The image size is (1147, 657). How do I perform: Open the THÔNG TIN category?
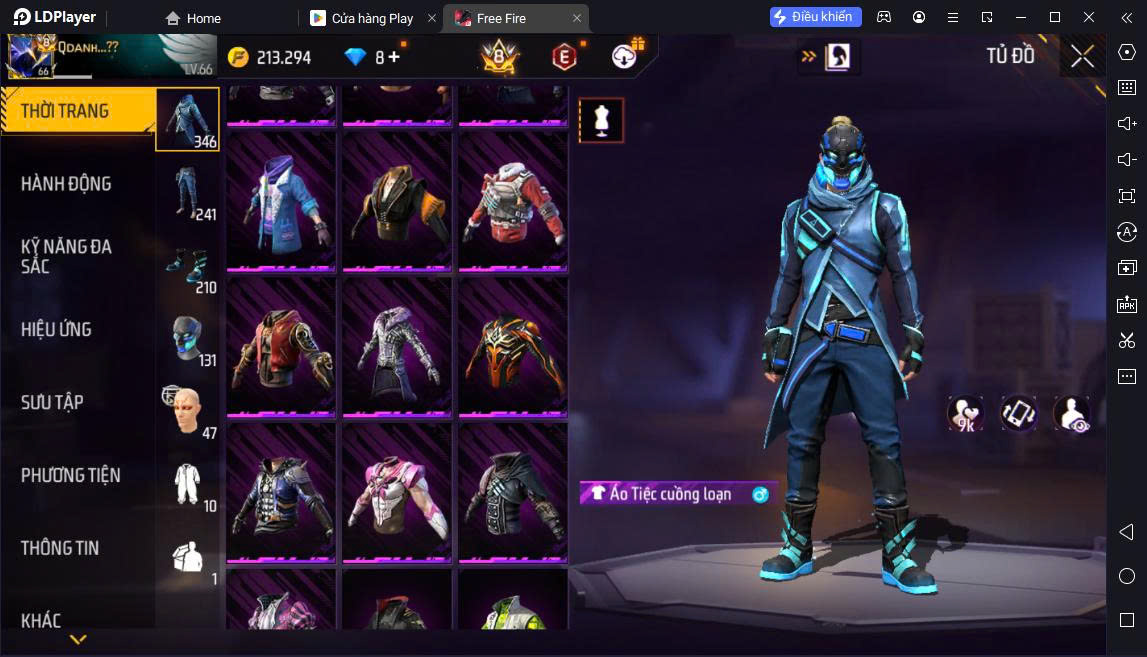coord(60,548)
